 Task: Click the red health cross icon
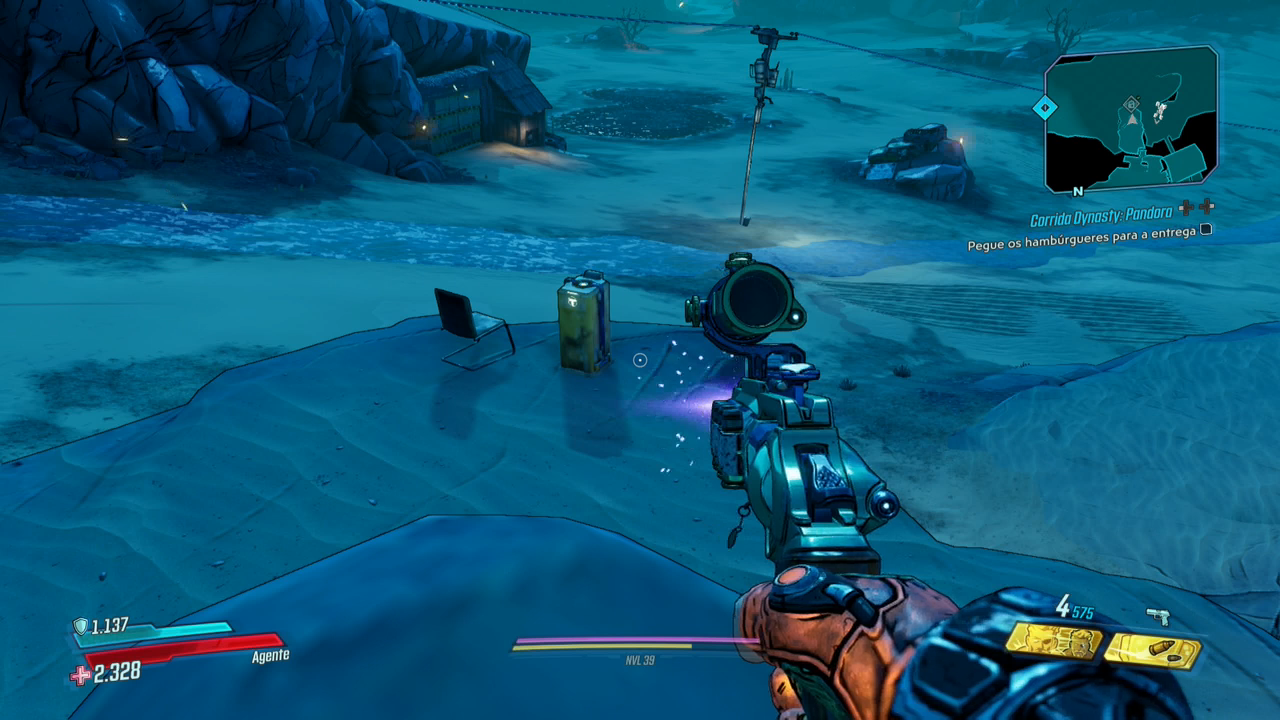pos(80,675)
